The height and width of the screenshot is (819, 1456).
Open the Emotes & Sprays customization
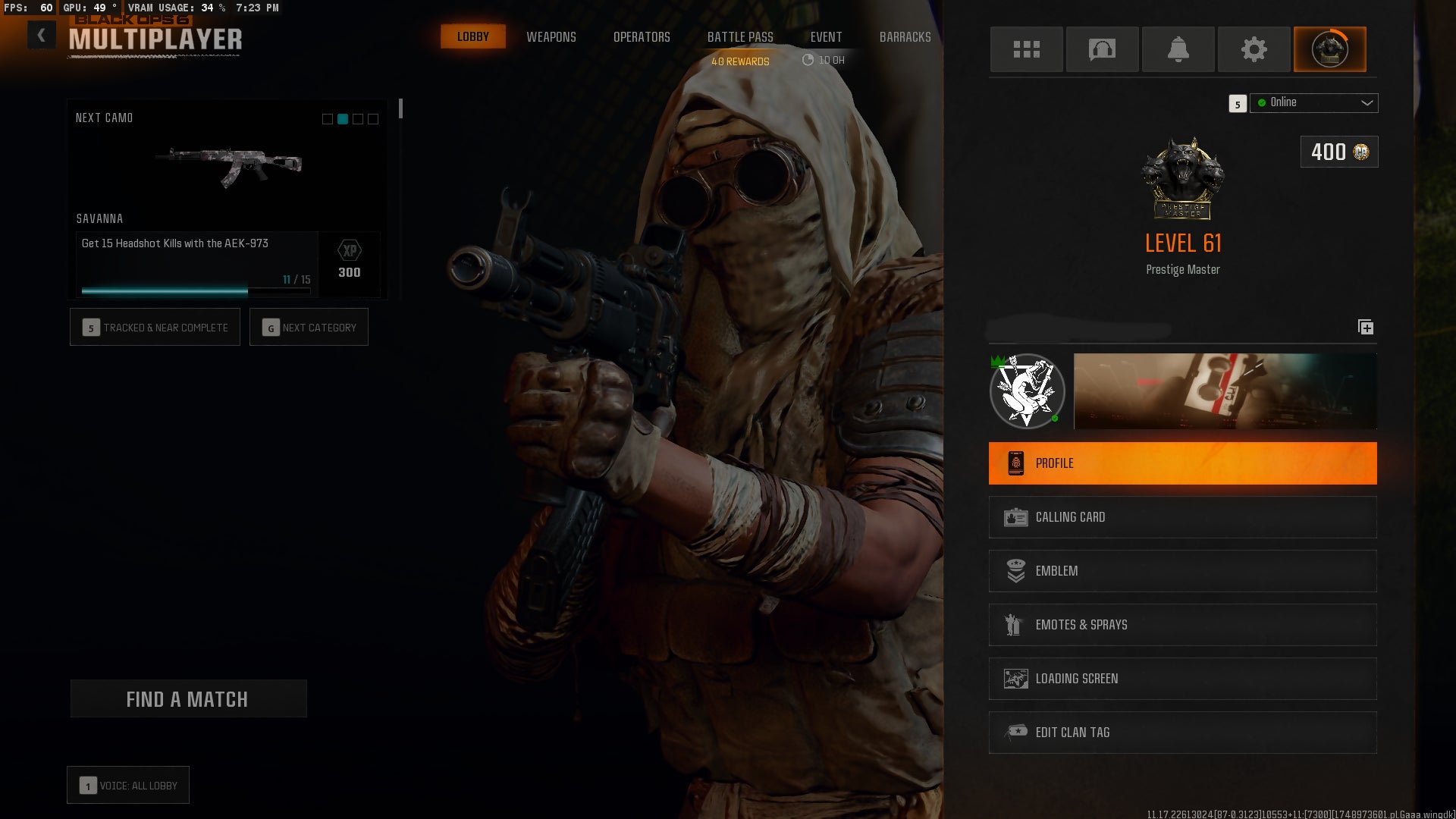tap(1182, 625)
